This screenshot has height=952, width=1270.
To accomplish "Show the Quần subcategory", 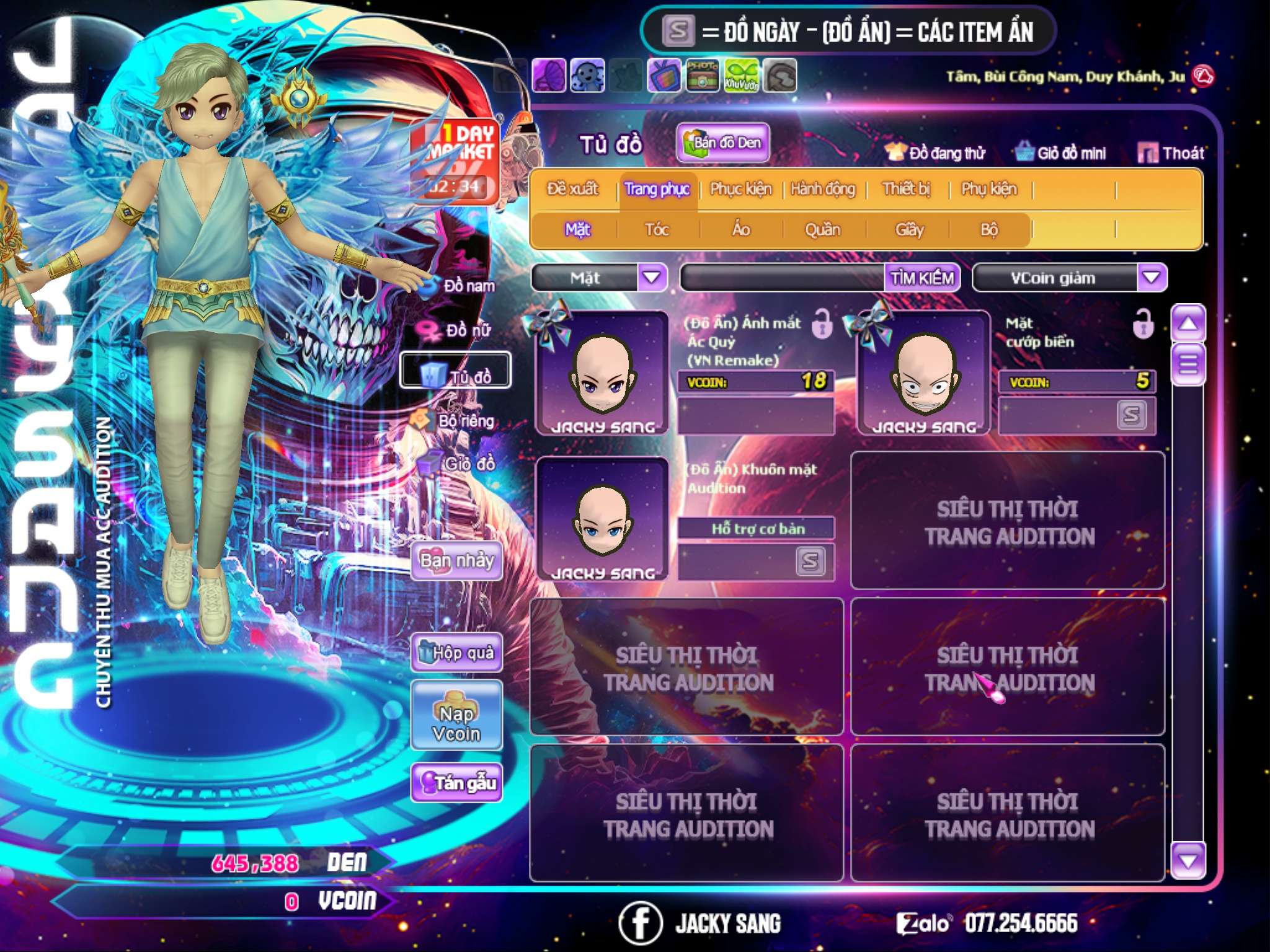I will coord(822,230).
